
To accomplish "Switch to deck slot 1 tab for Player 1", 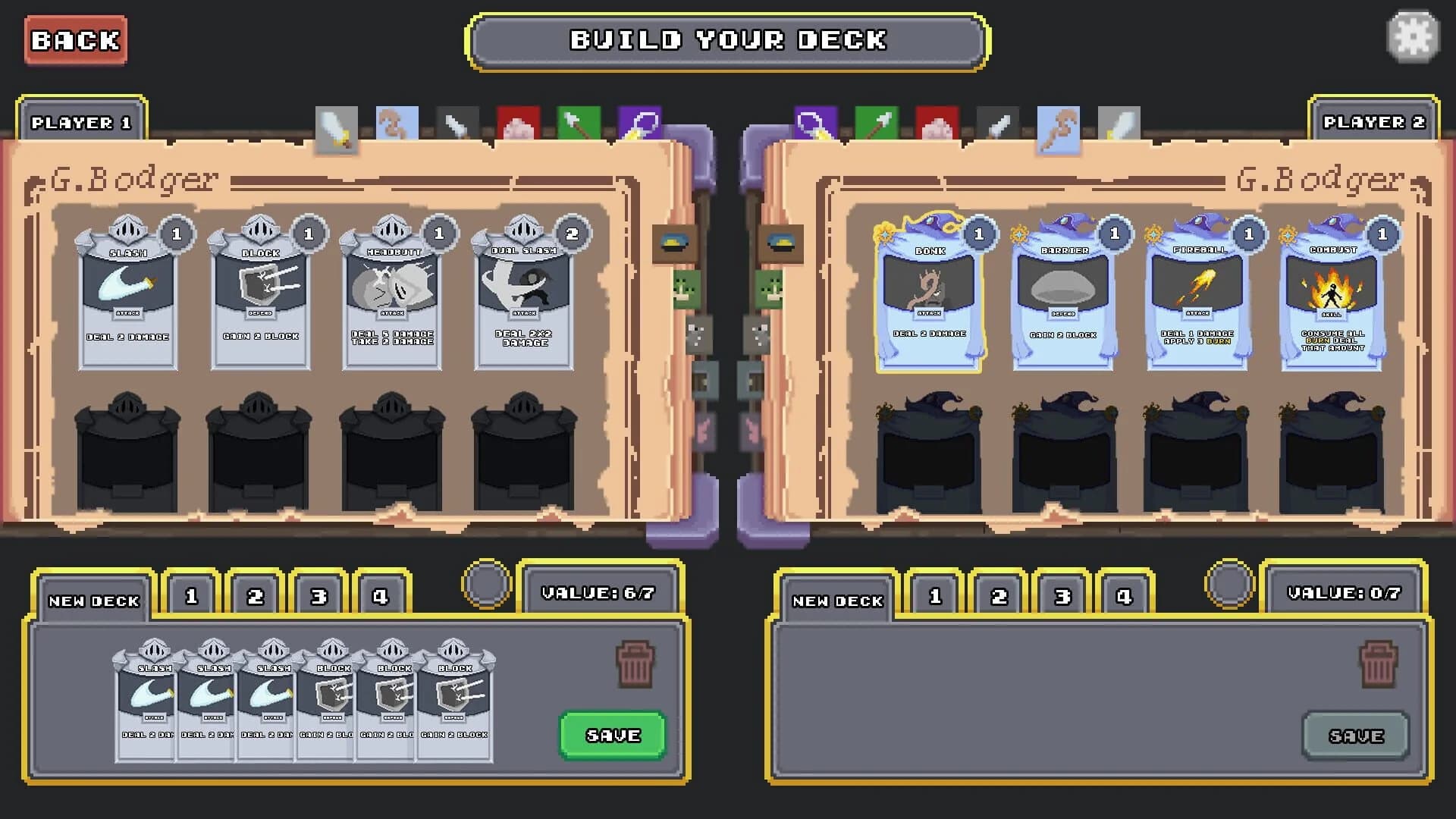I will pos(191,595).
